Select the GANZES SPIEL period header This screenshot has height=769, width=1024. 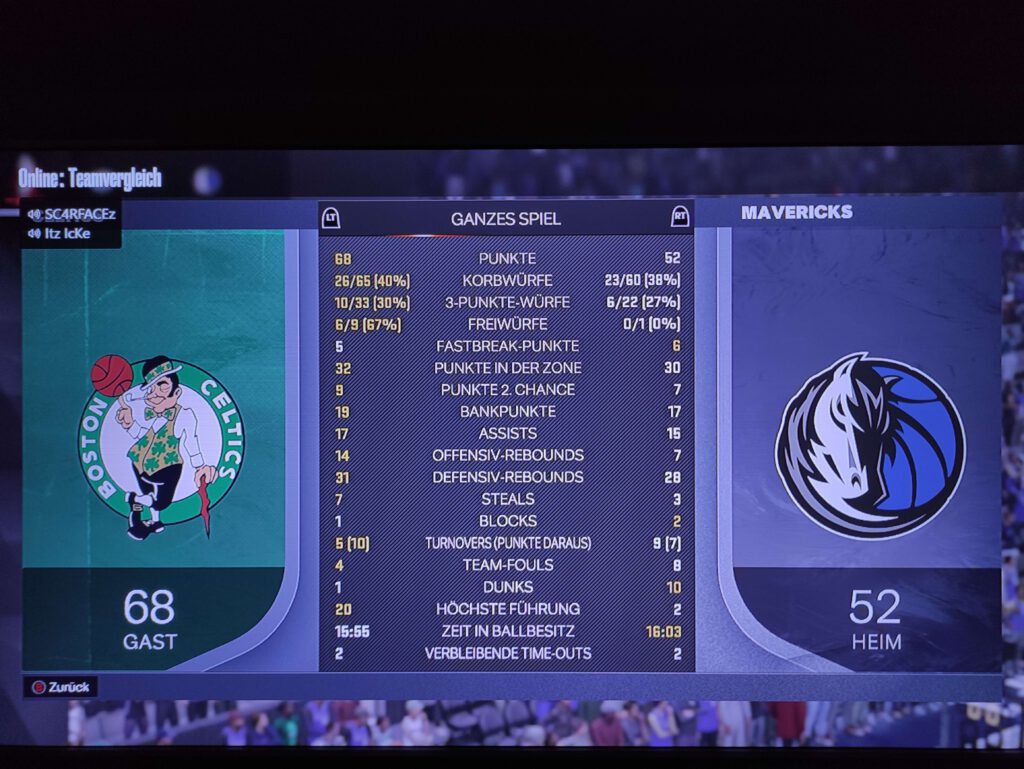point(505,218)
